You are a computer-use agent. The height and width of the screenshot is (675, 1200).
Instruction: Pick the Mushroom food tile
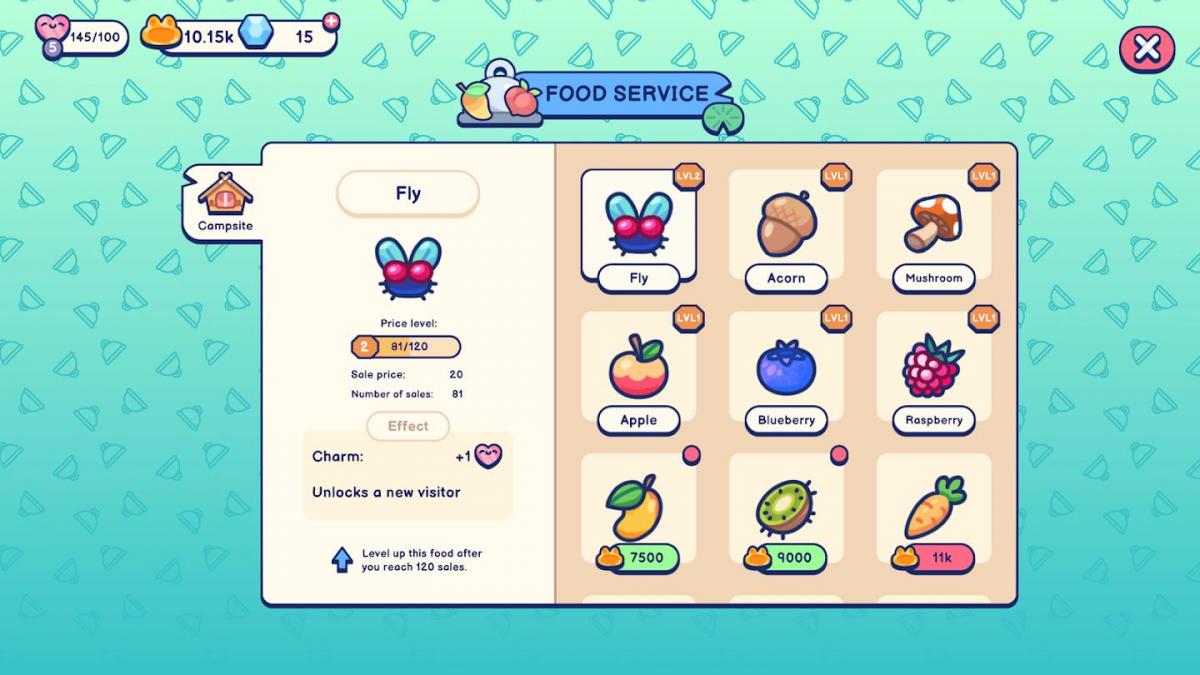click(x=933, y=226)
